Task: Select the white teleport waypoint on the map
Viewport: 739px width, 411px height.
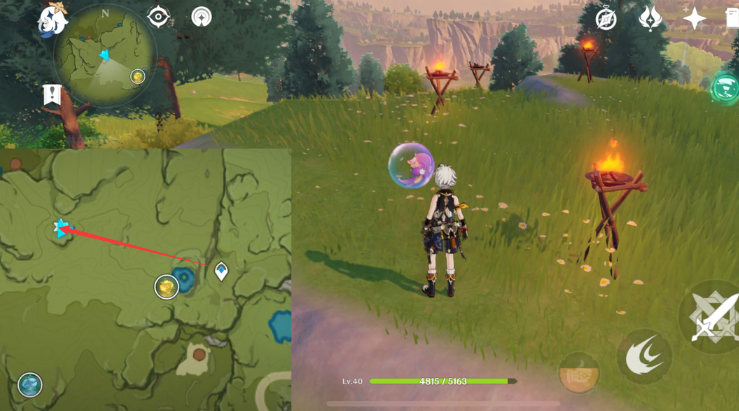Action: [221, 271]
